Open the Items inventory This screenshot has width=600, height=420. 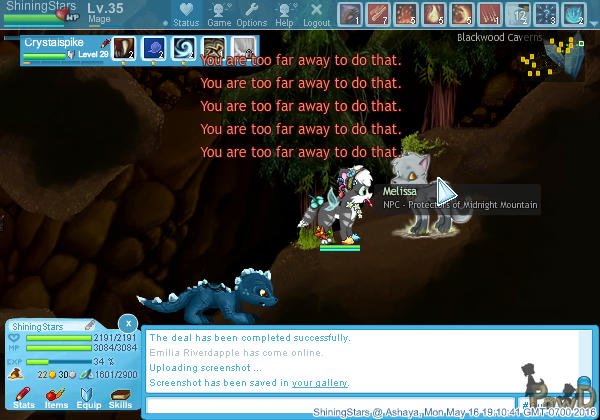[x=56, y=396]
